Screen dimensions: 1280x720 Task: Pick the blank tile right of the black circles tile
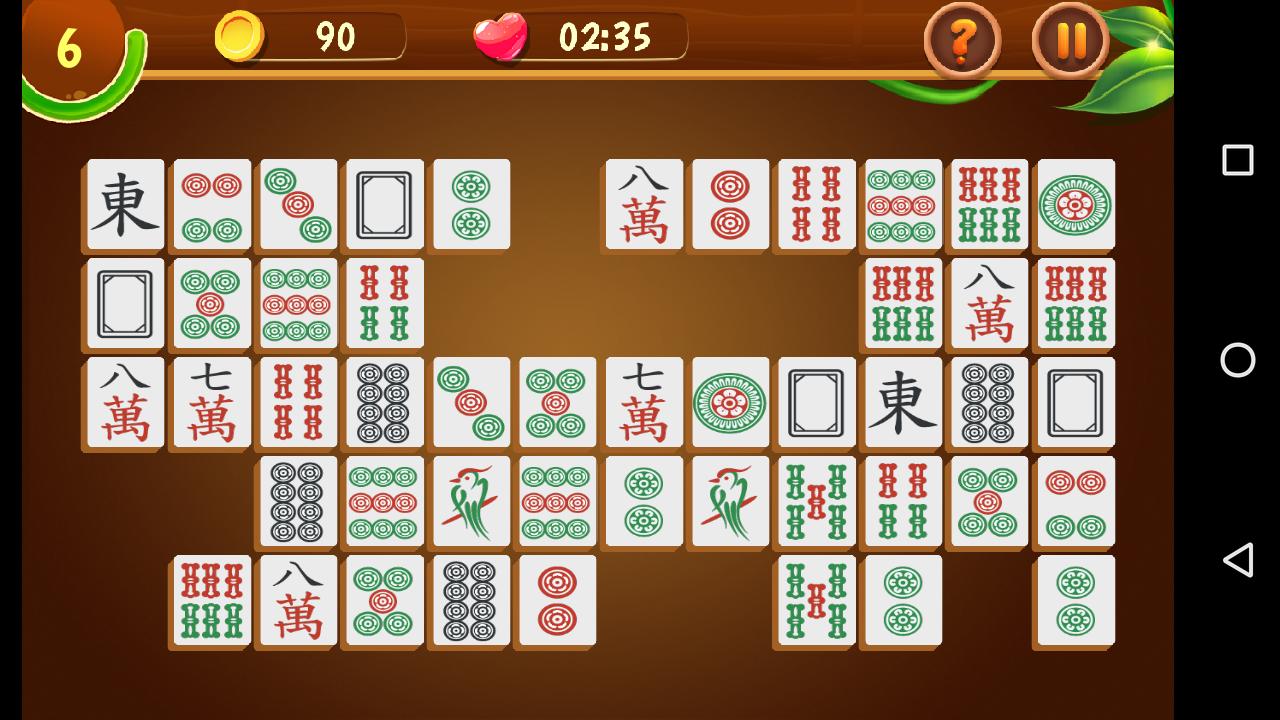pos(1074,403)
